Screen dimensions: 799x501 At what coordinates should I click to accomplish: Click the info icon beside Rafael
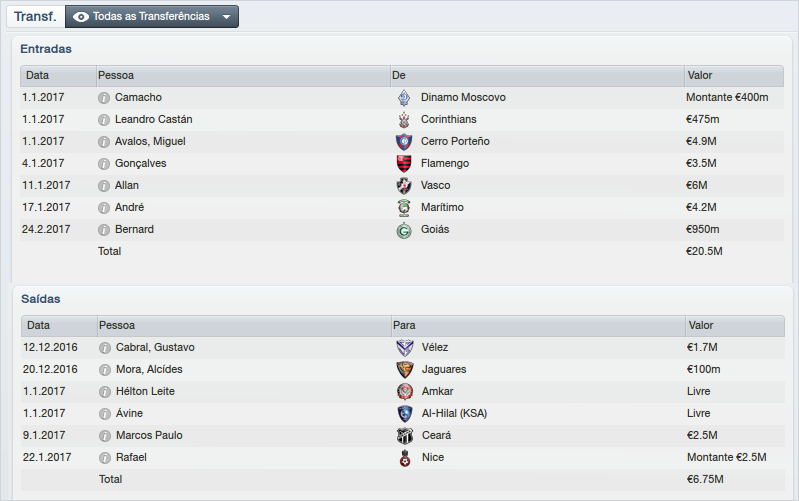(103, 457)
